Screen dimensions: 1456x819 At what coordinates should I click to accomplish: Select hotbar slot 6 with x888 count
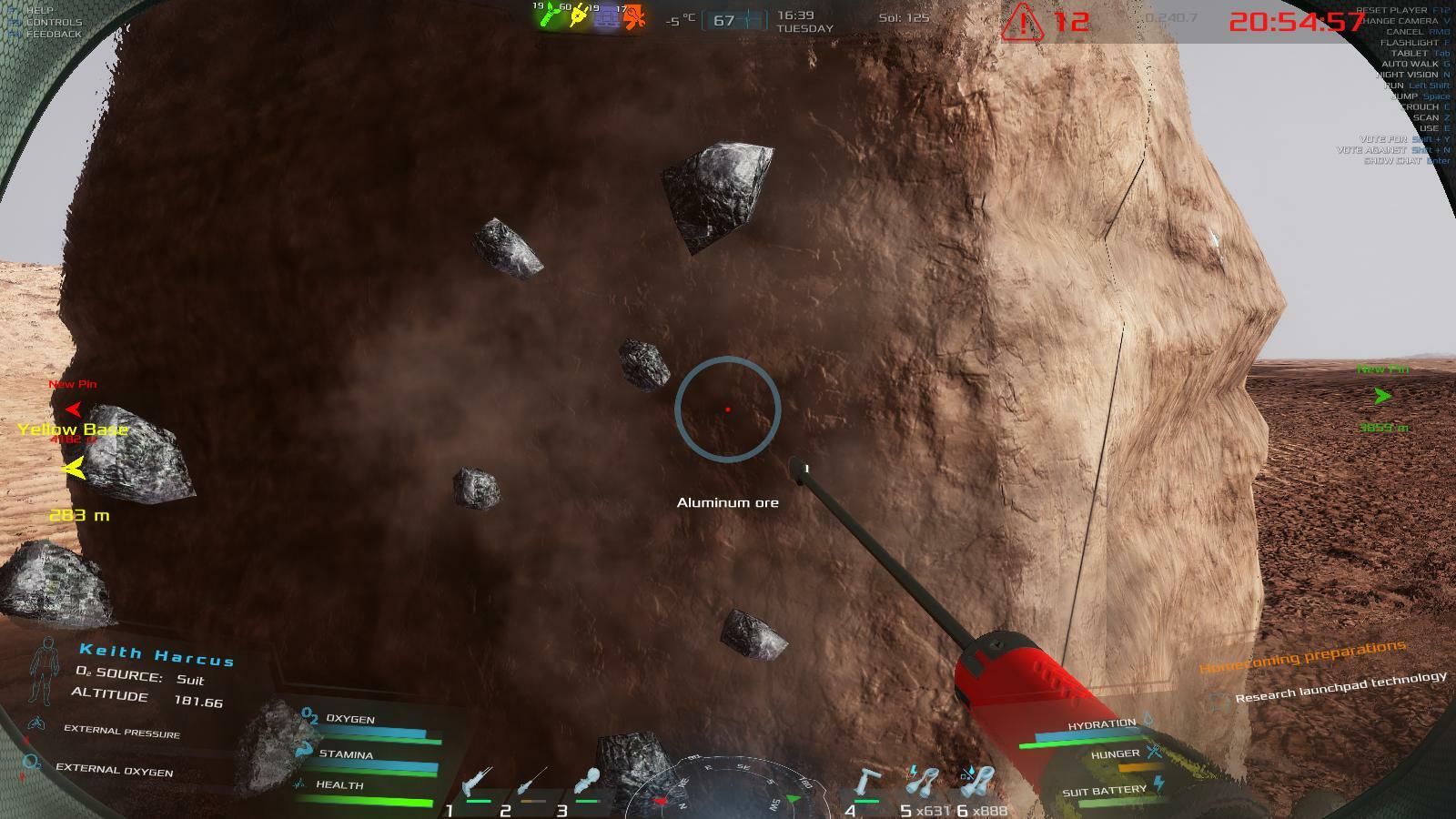pos(979,780)
